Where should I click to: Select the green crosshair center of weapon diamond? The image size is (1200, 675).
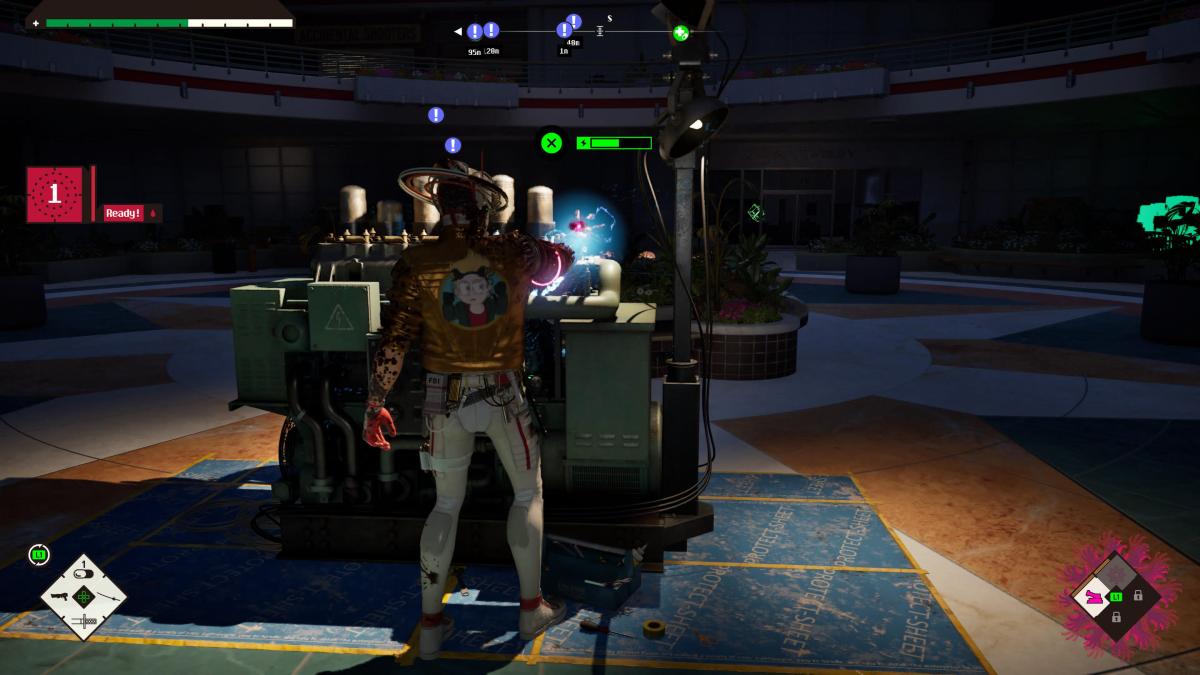pyautogui.click(x=84, y=597)
